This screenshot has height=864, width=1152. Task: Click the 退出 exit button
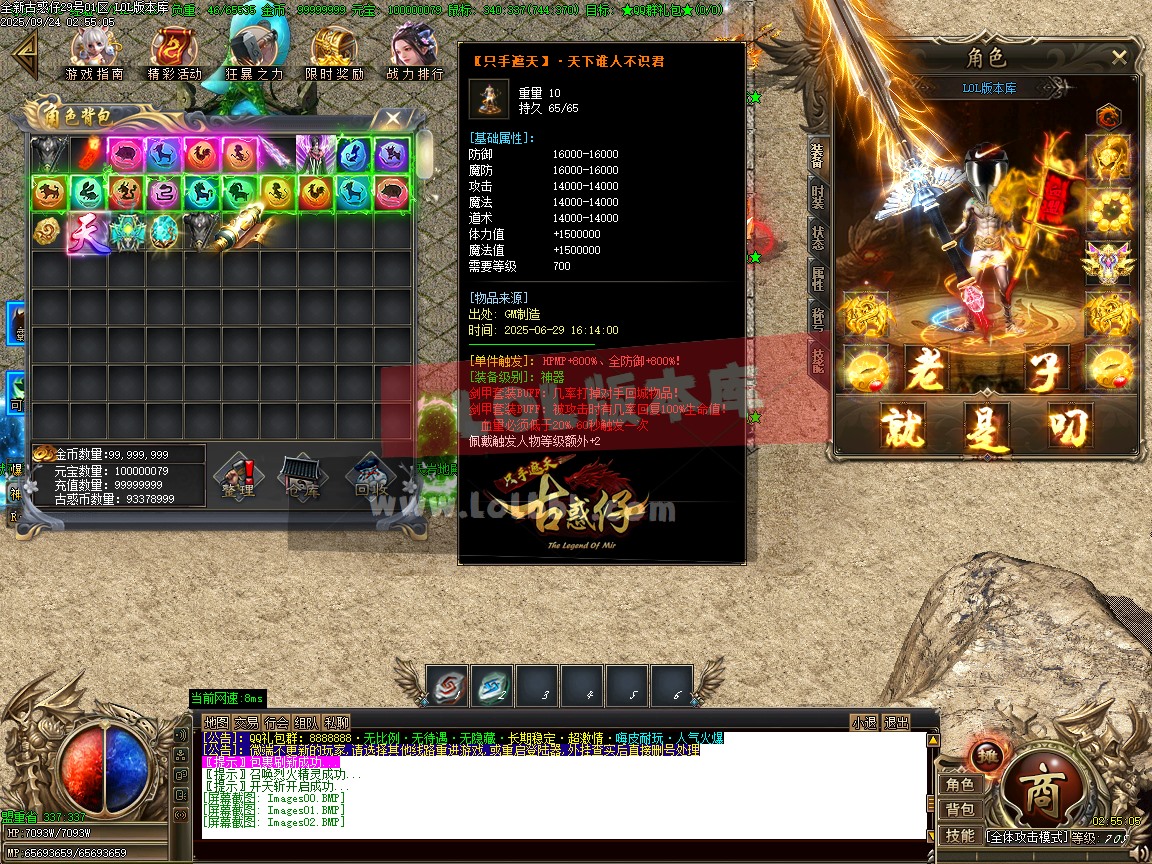897,722
